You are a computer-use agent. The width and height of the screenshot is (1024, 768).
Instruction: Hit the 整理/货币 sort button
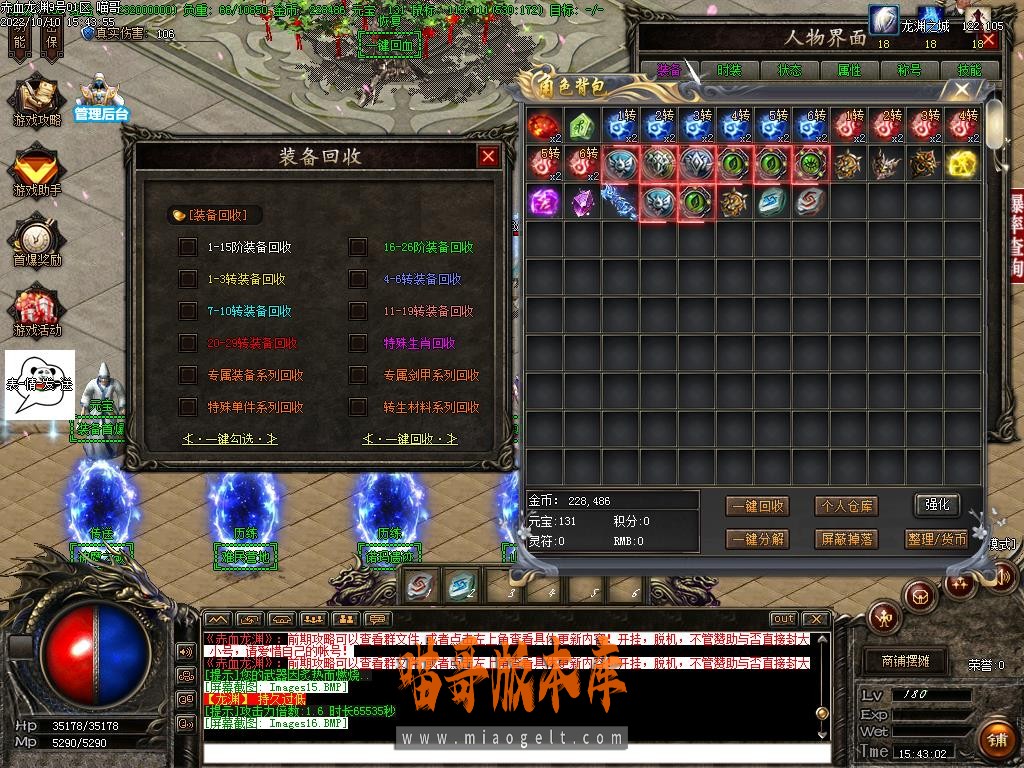[937, 539]
